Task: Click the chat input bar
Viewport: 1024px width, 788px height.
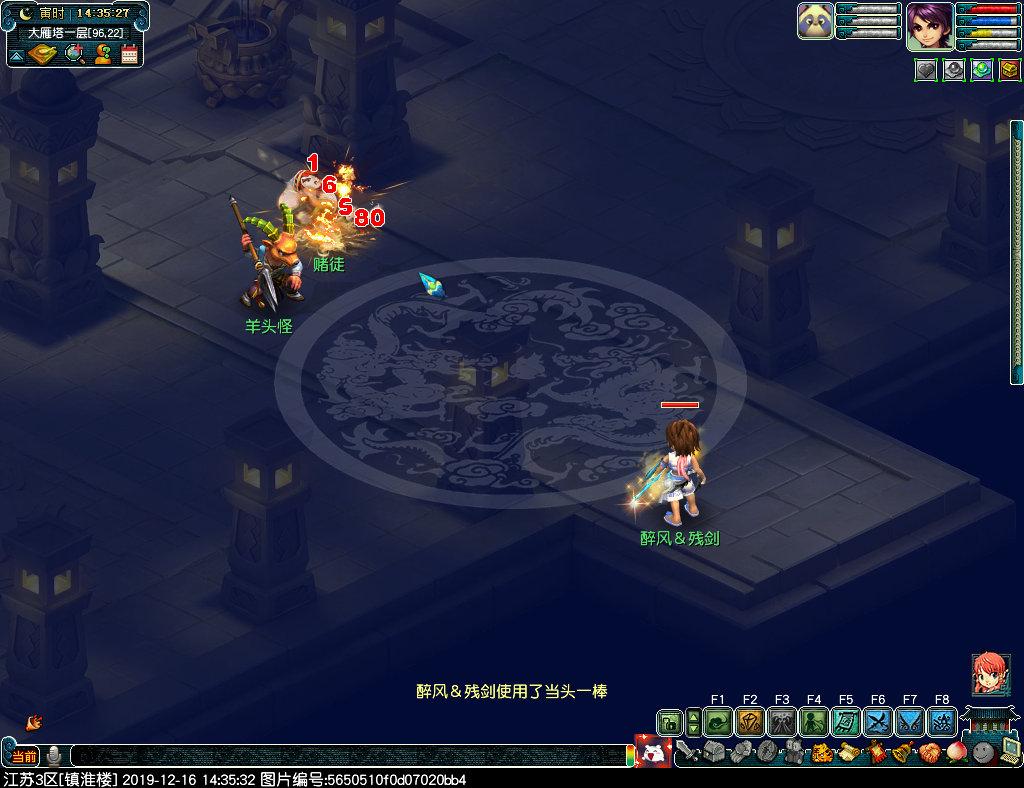Action: point(350,755)
